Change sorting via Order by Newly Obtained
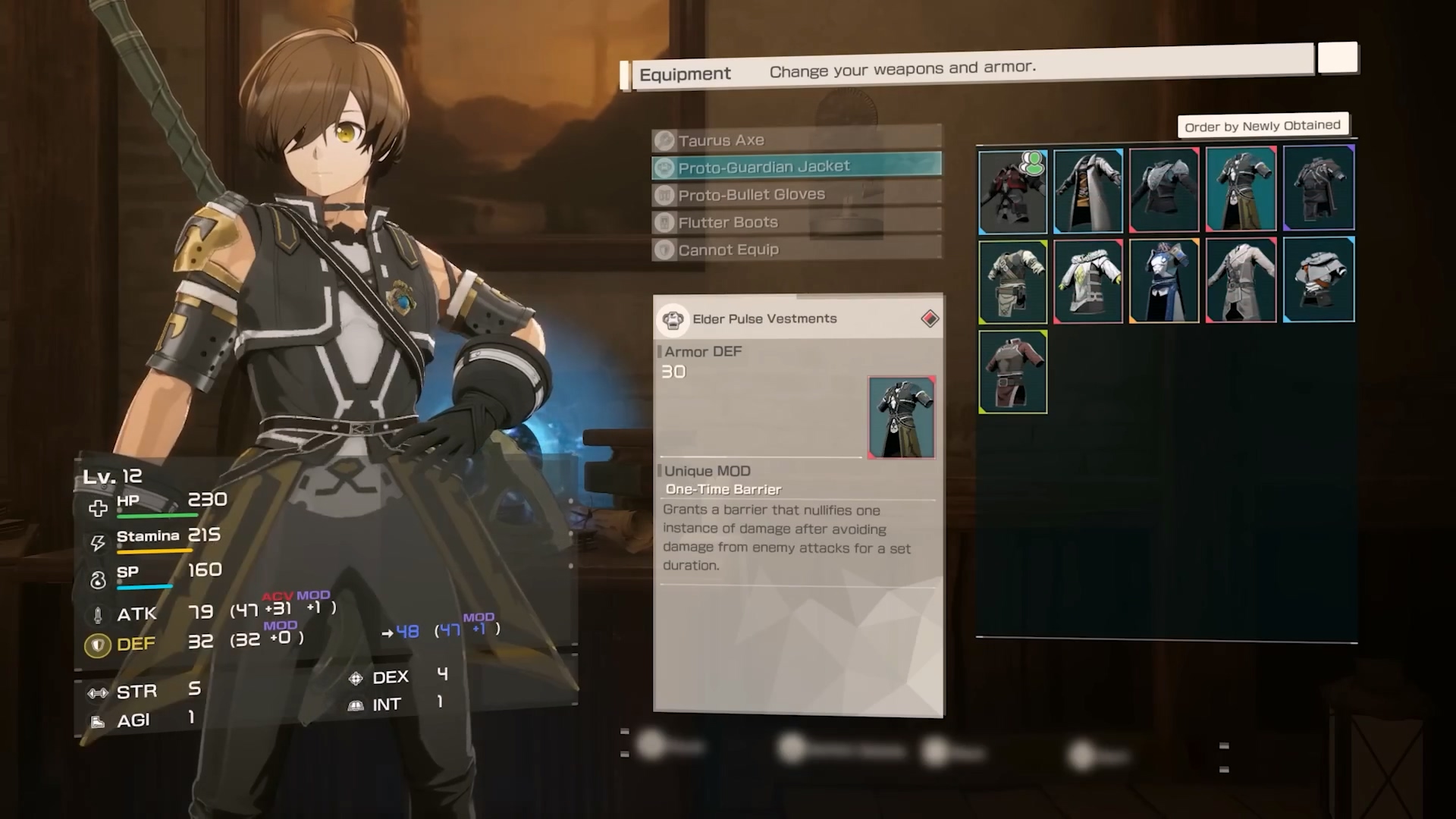Viewport: 1456px width, 819px height. [1262, 126]
